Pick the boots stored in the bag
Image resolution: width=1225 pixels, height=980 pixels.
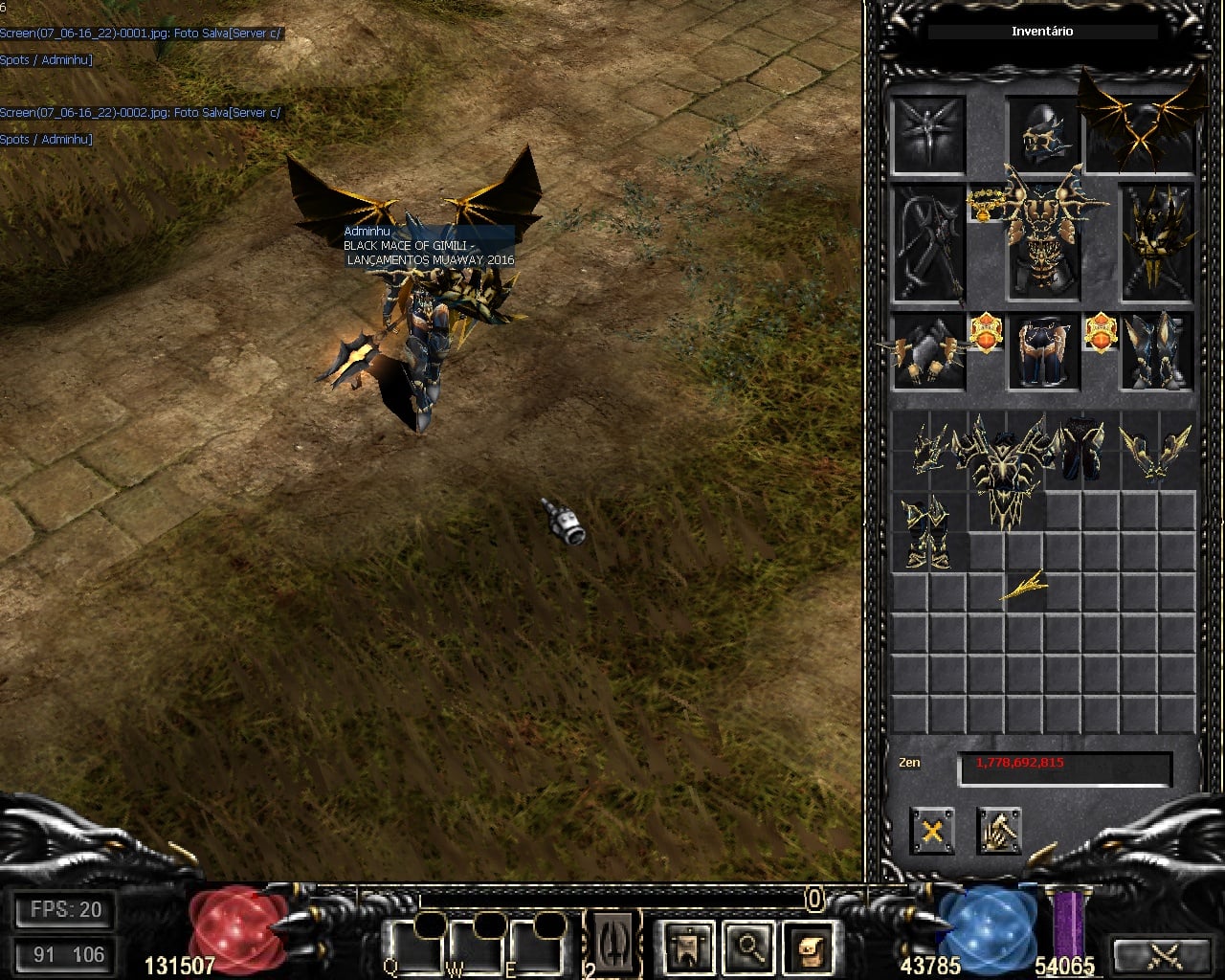coord(927,531)
